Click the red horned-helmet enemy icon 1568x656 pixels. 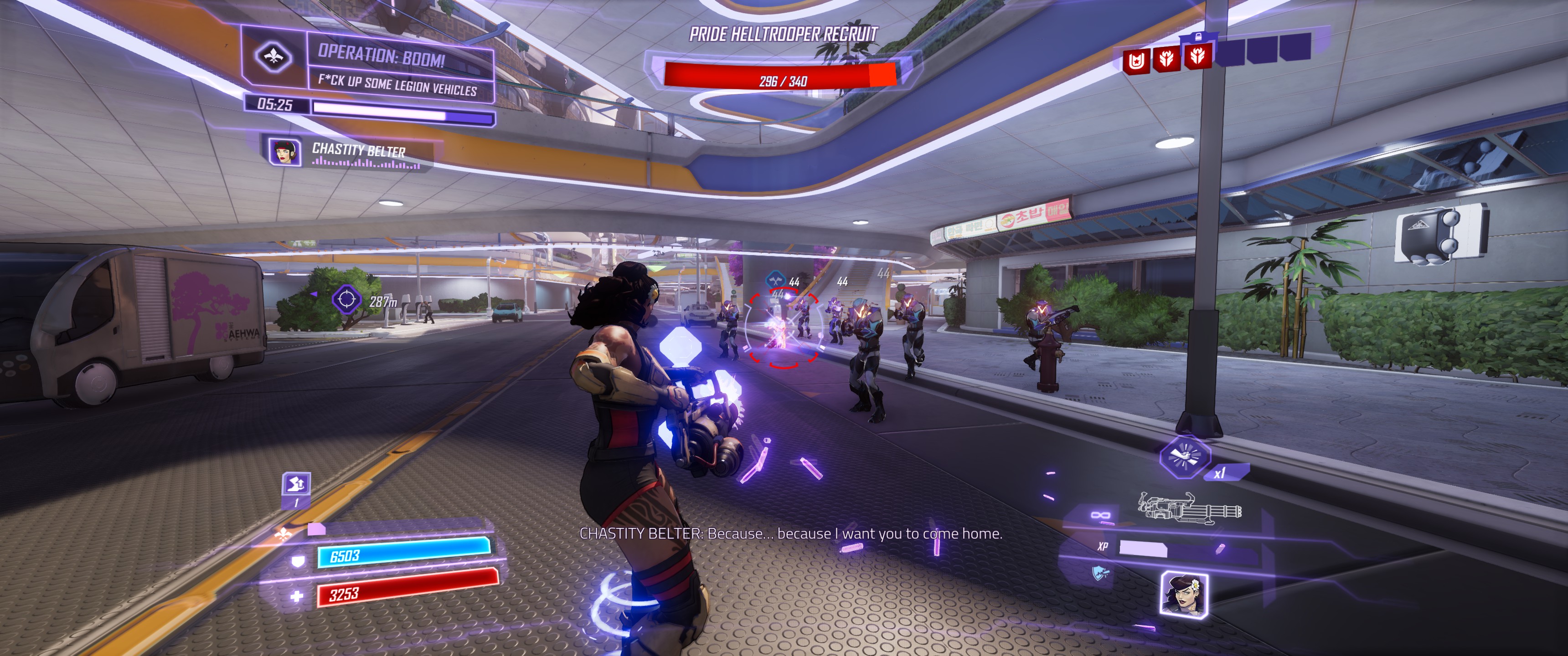pos(1136,61)
